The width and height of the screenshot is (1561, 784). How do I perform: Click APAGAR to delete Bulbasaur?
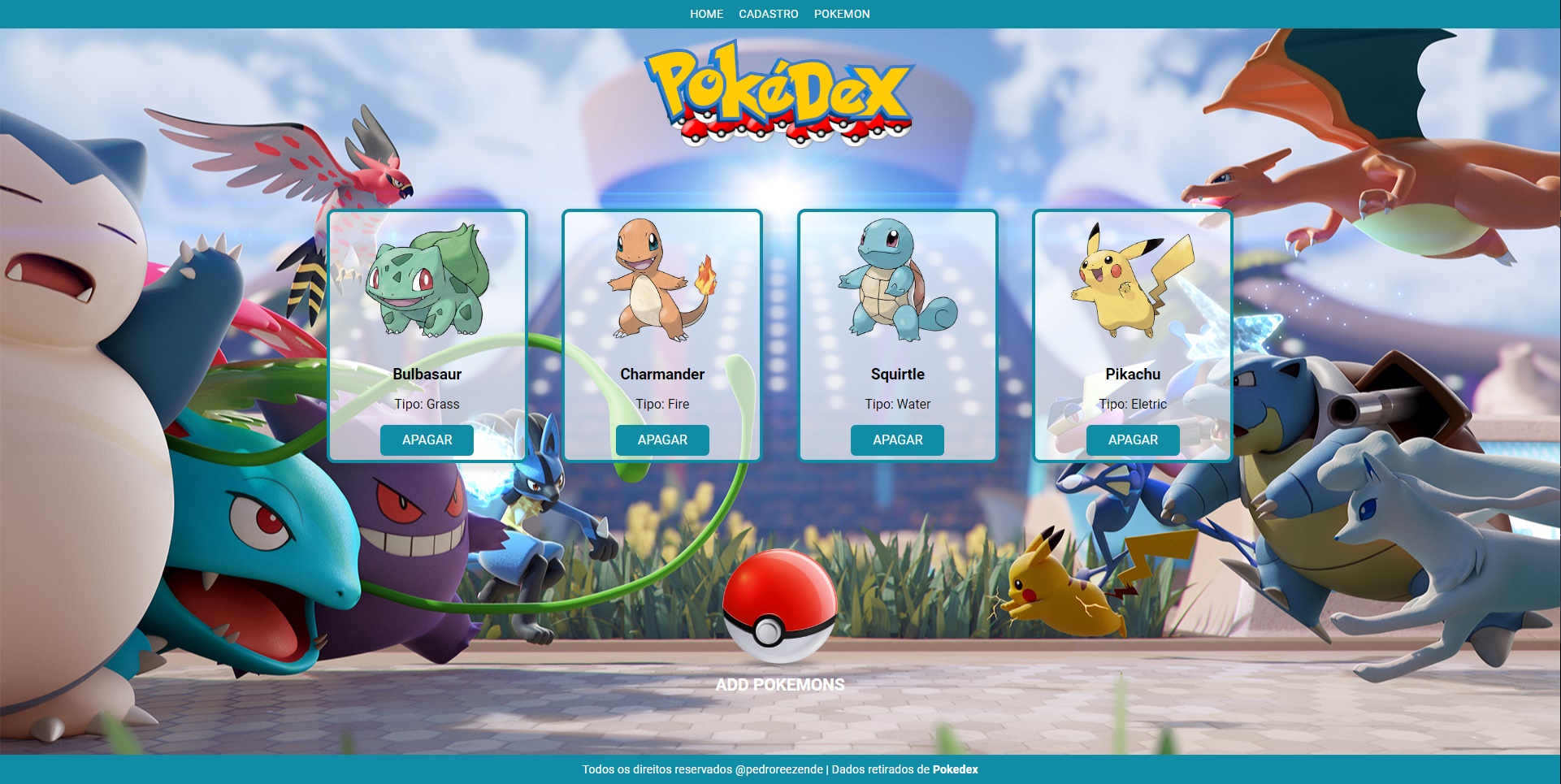[x=427, y=440]
